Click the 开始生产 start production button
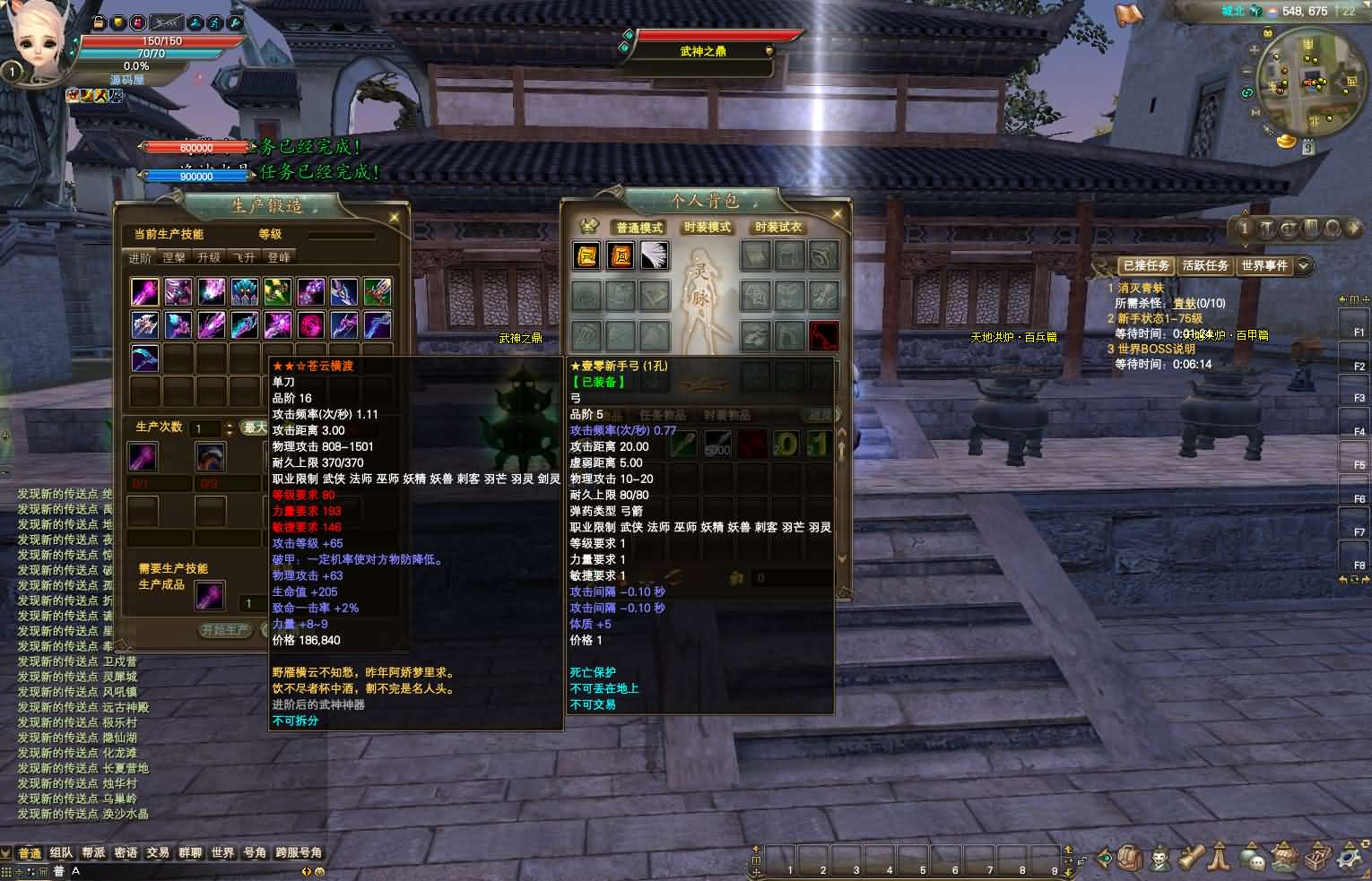Screen dimensions: 1372x881 coord(225,630)
